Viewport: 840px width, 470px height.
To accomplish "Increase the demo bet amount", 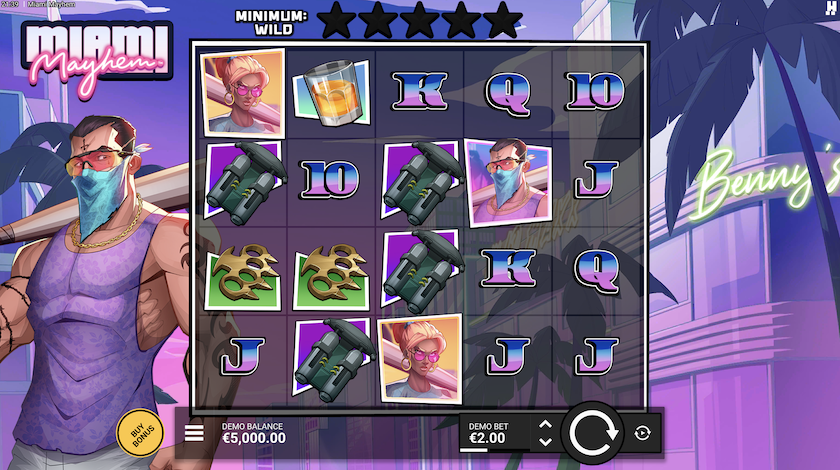I will pyautogui.click(x=545, y=425).
